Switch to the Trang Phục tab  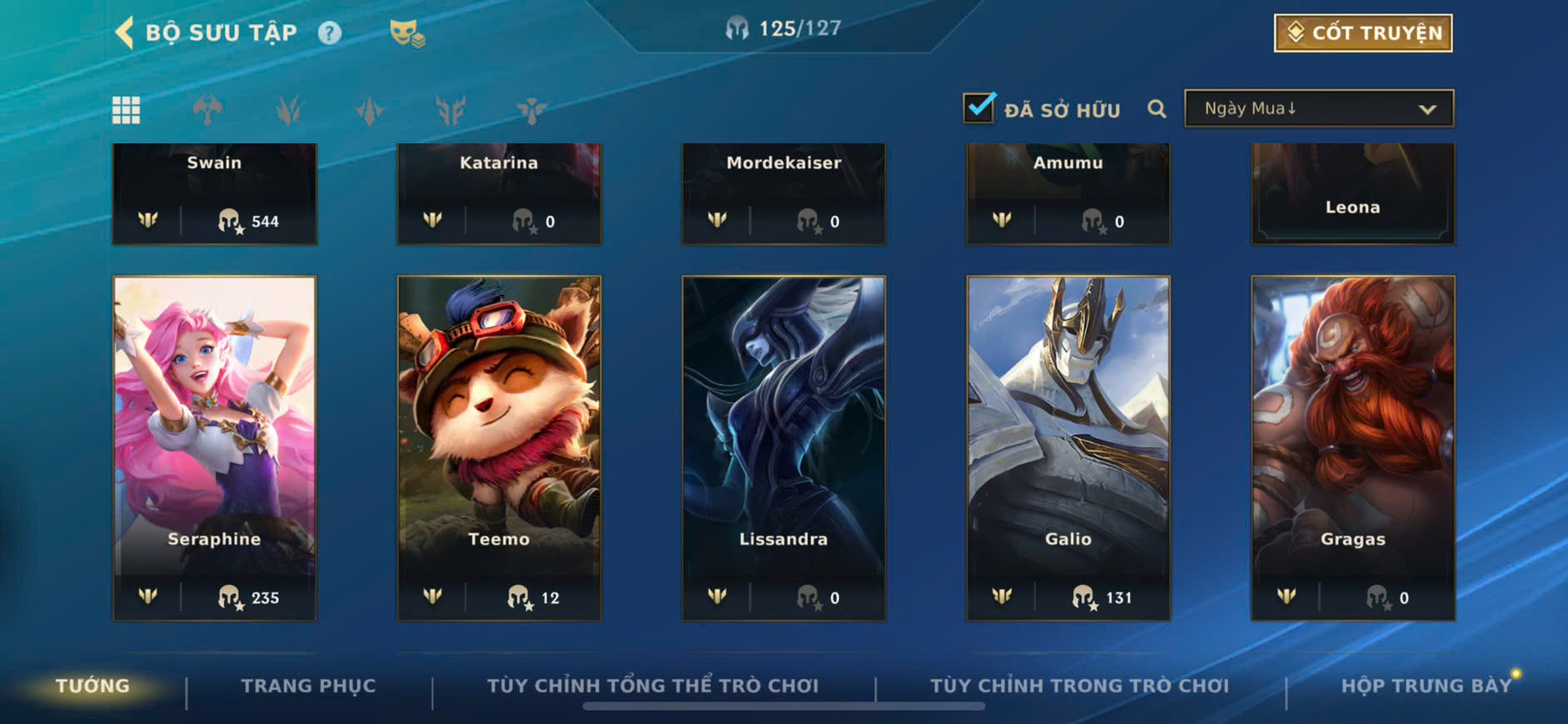point(308,686)
